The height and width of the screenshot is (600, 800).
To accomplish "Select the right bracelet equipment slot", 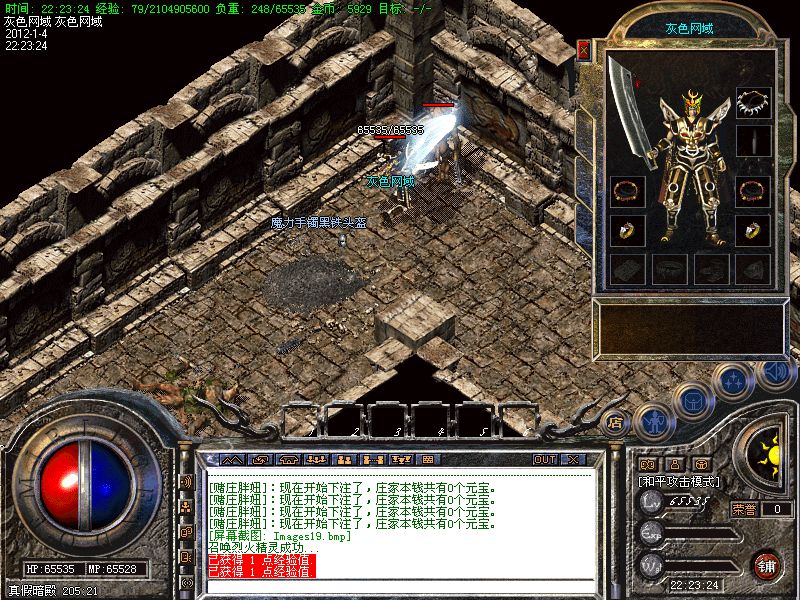I will (753, 190).
